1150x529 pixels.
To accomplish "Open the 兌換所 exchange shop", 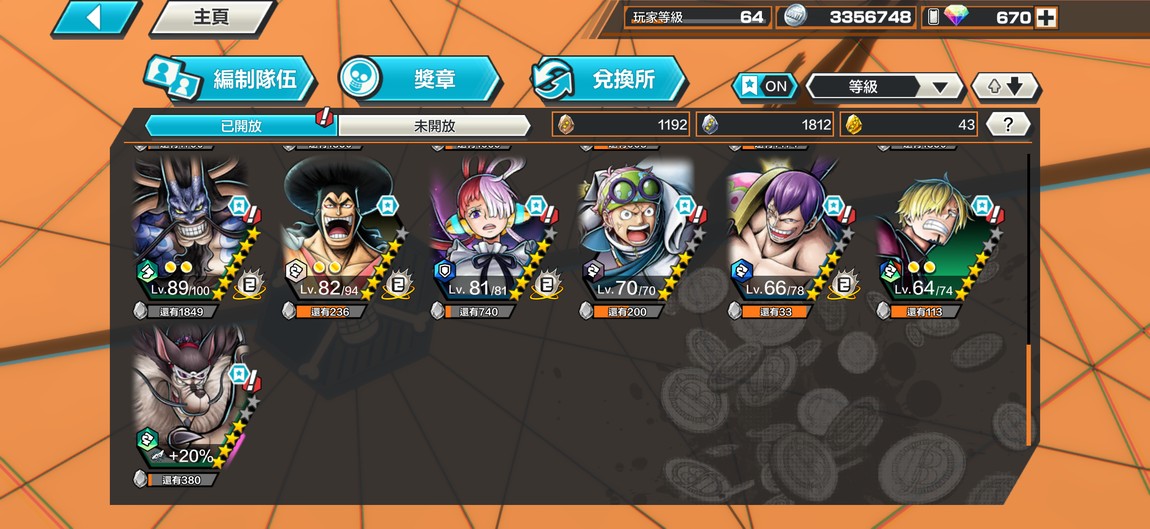I will pyautogui.click(x=608, y=79).
